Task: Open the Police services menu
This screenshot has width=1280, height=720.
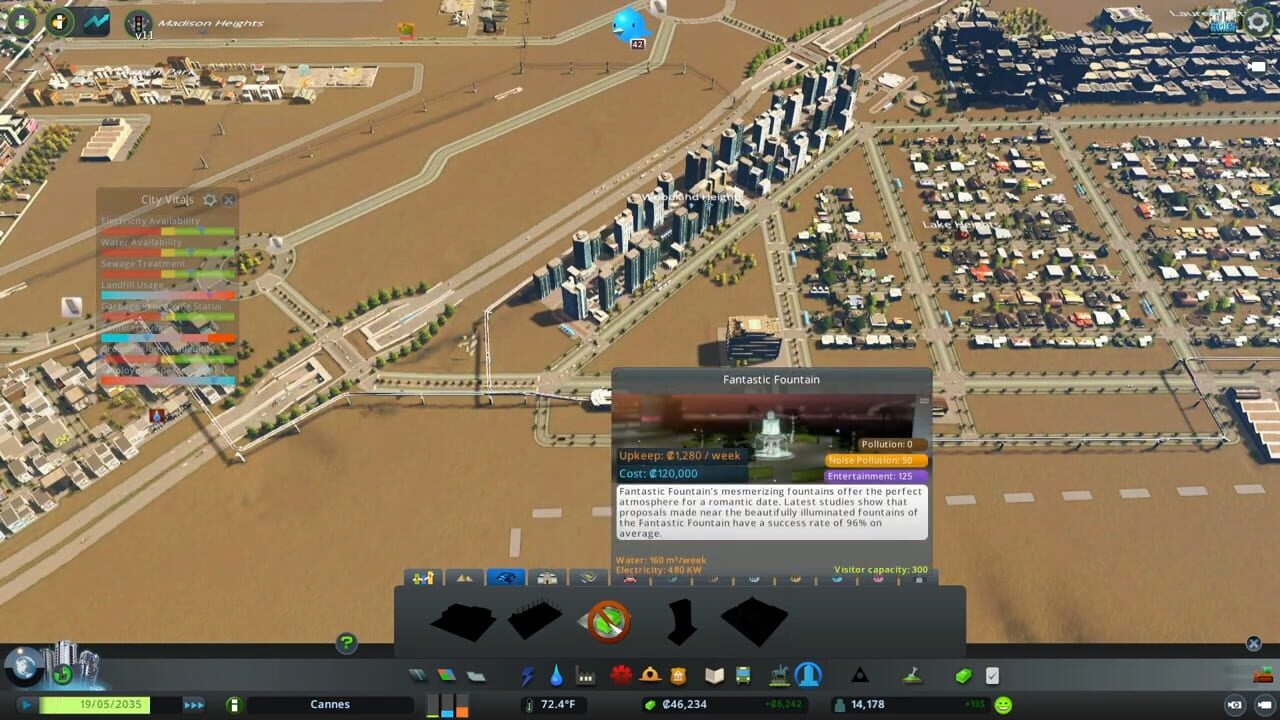Action: tap(679, 676)
